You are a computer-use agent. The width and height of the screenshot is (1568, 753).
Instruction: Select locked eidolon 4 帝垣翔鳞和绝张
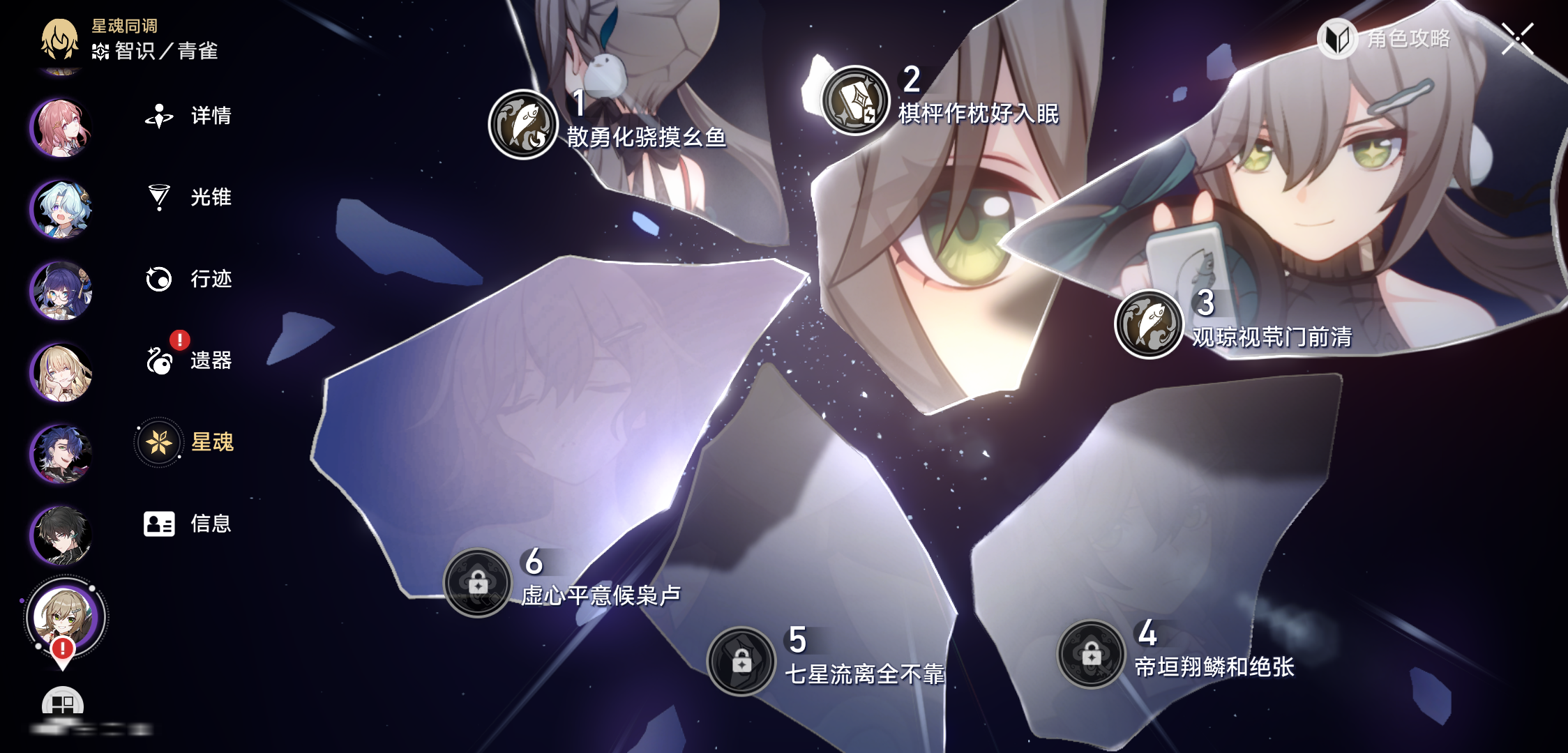coord(1092,654)
